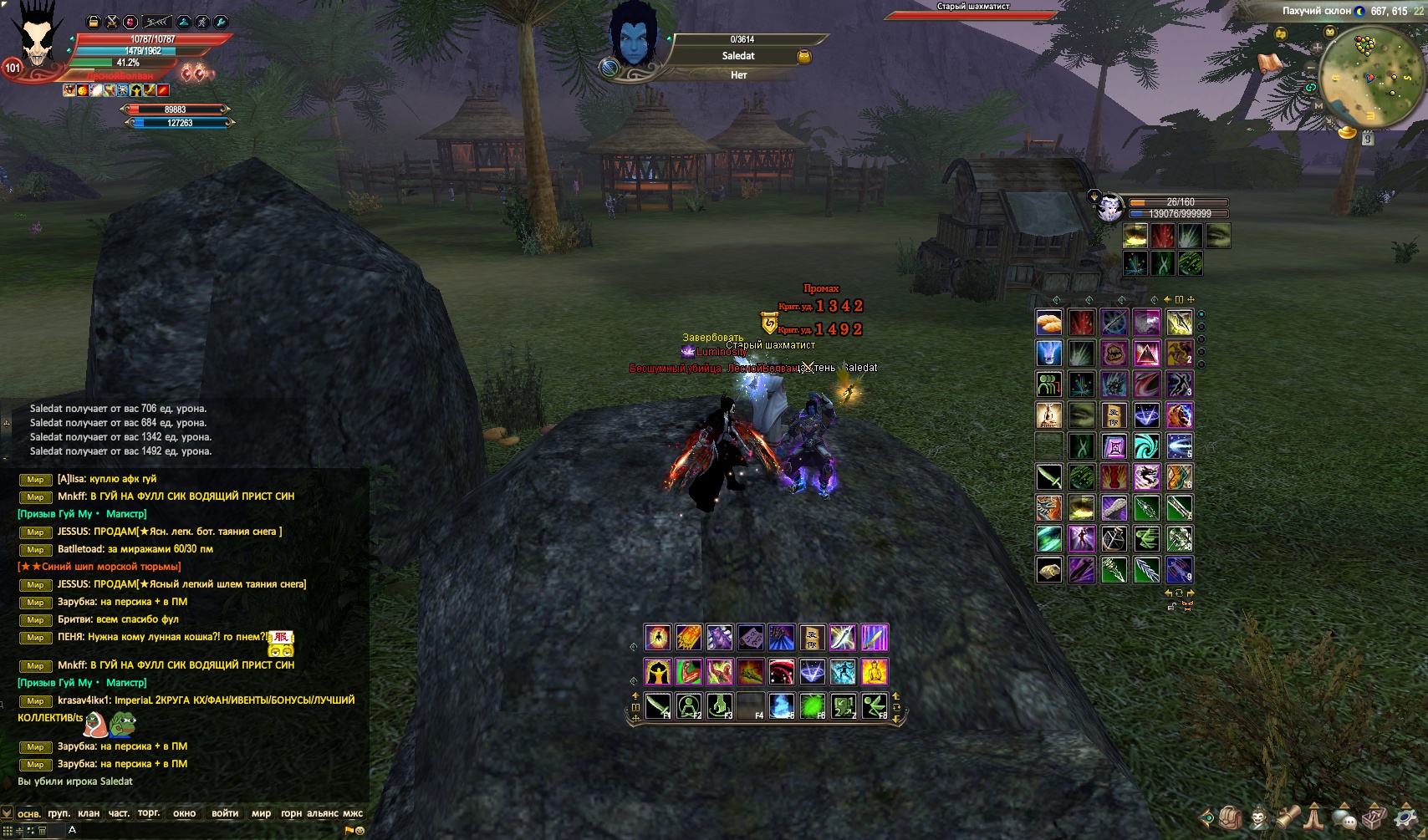Use the pick-up hand skill (F3)
The width and height of the screenshot is (1428, 840).
pos(720,705)
